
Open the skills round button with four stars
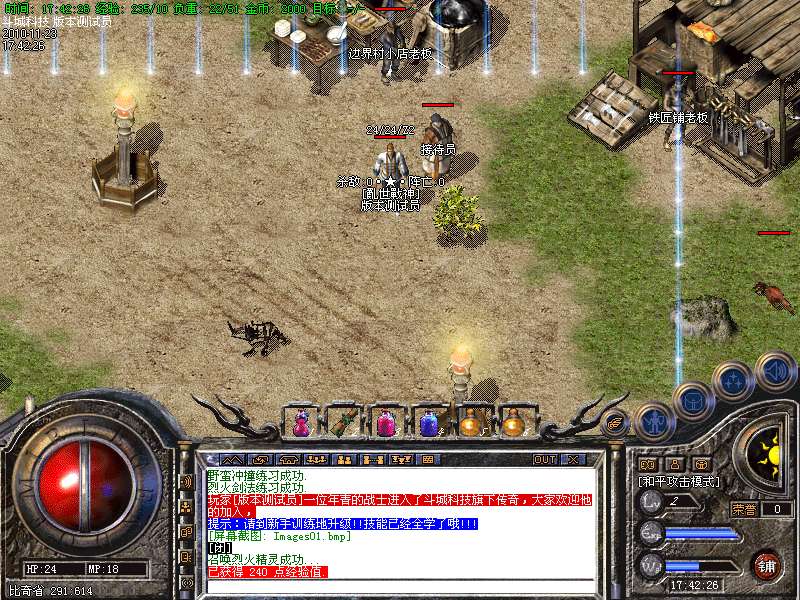tap(733, 380)
